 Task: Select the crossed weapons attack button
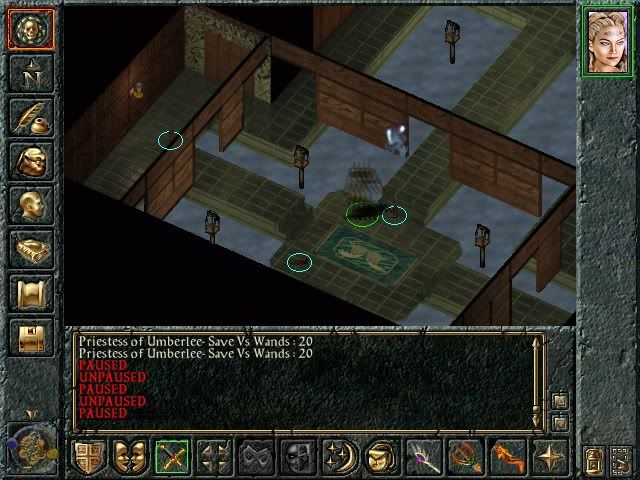(x=172, y=457)
